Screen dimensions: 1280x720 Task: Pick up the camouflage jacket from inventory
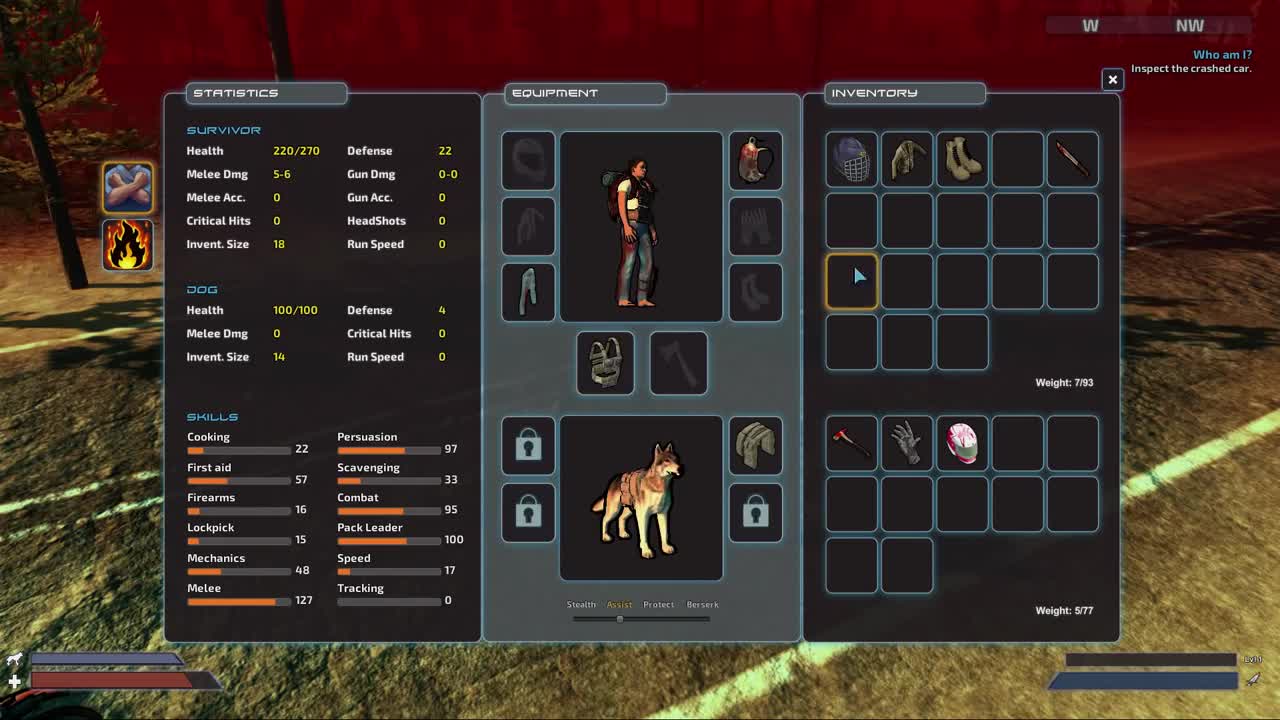906,159
